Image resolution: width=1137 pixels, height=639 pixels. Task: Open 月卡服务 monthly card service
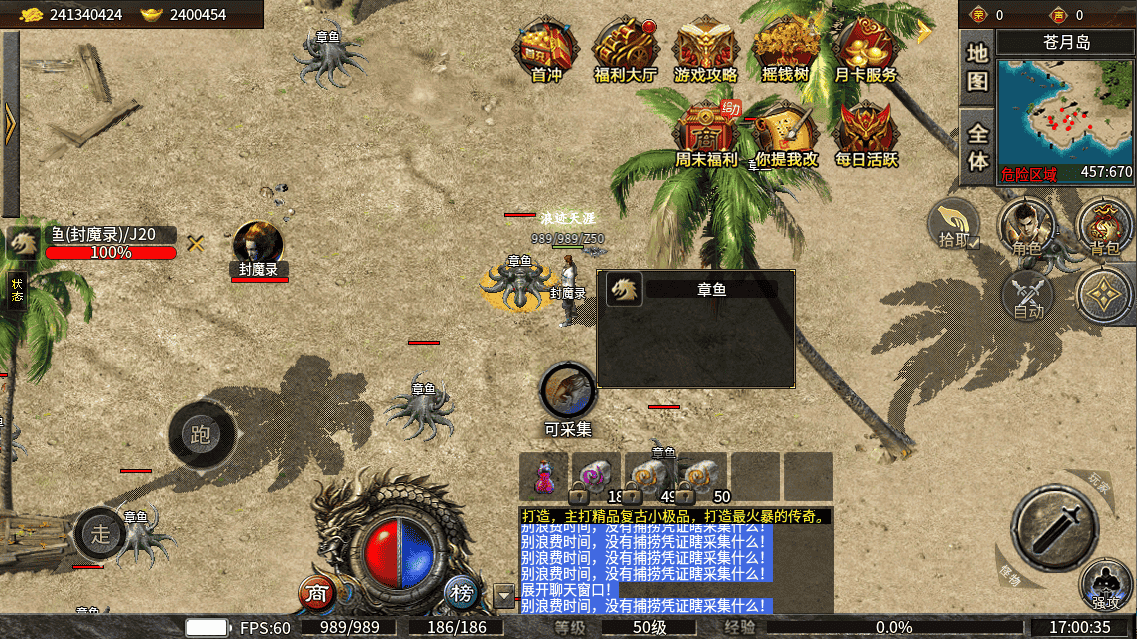coord(866,49)
